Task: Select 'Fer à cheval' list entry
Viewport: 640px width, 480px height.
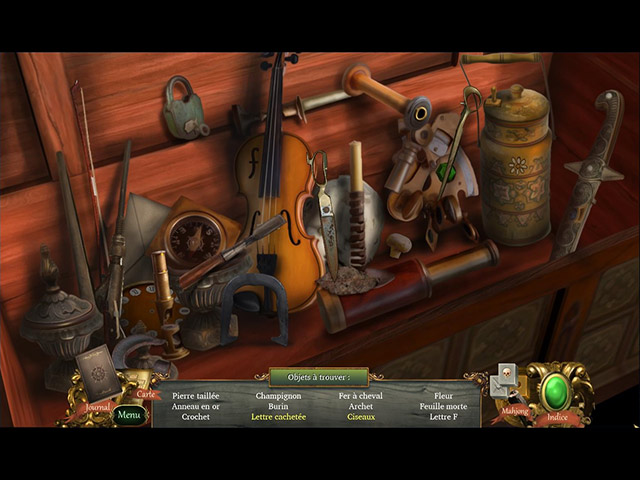Action: point(361,396)
